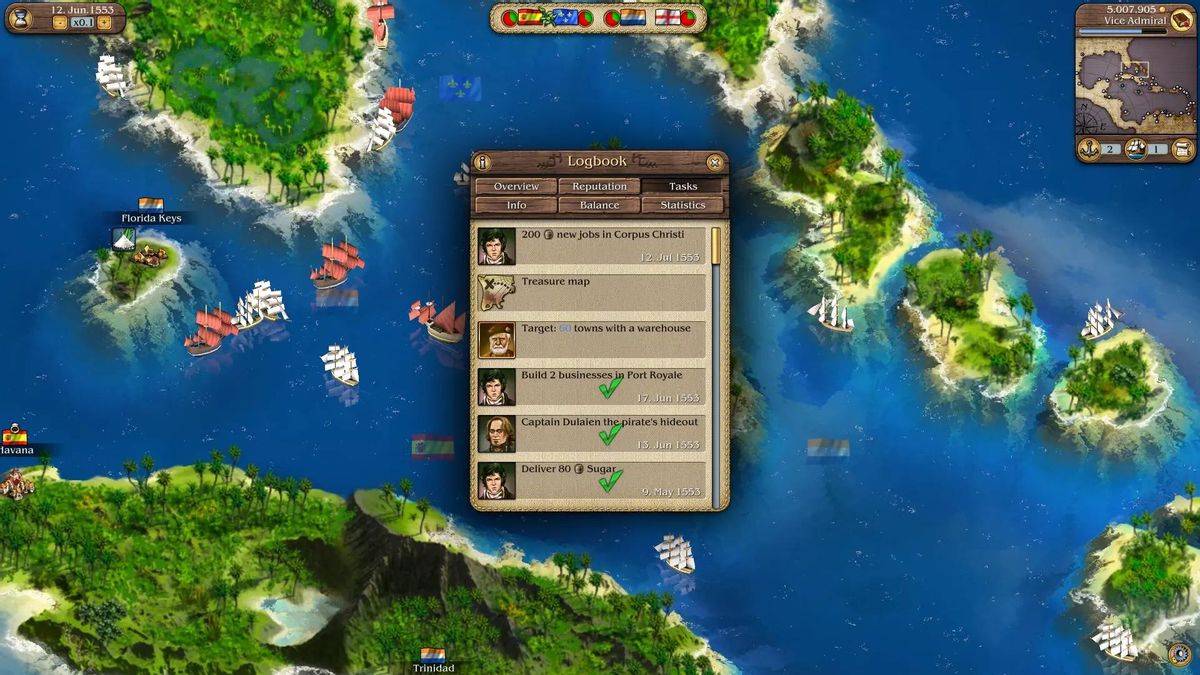Show the Info tab

point(516,205)
